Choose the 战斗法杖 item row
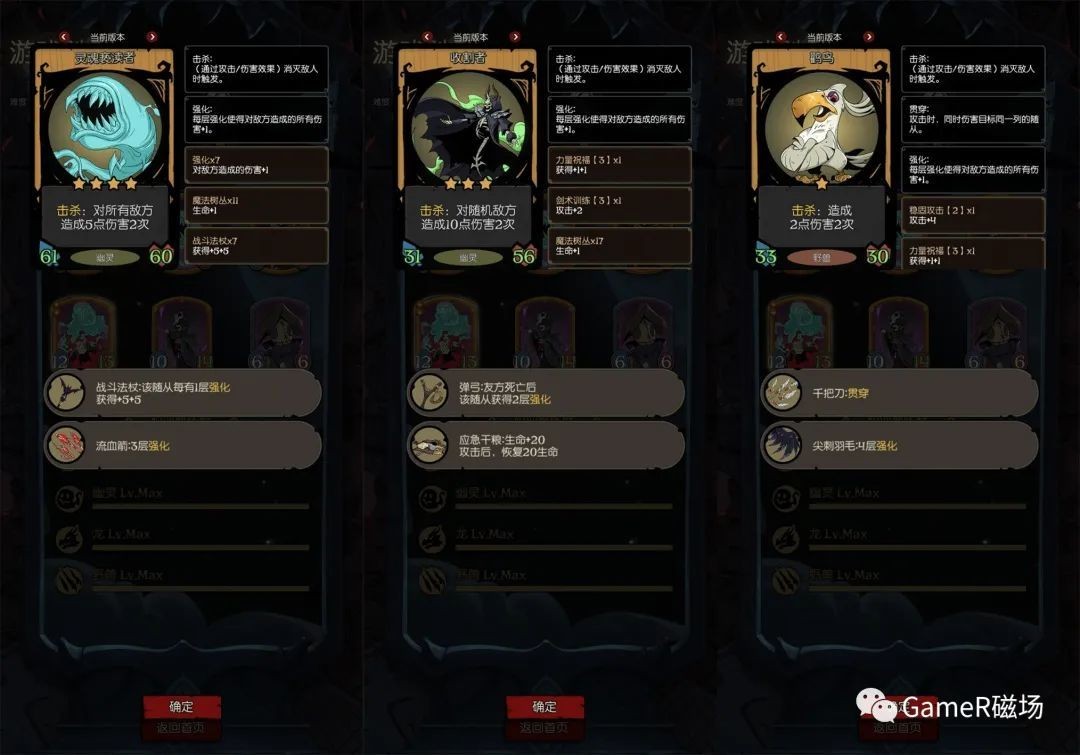Image resolution: width=1080 pixels, height=755 pixels. pos(185,393)
